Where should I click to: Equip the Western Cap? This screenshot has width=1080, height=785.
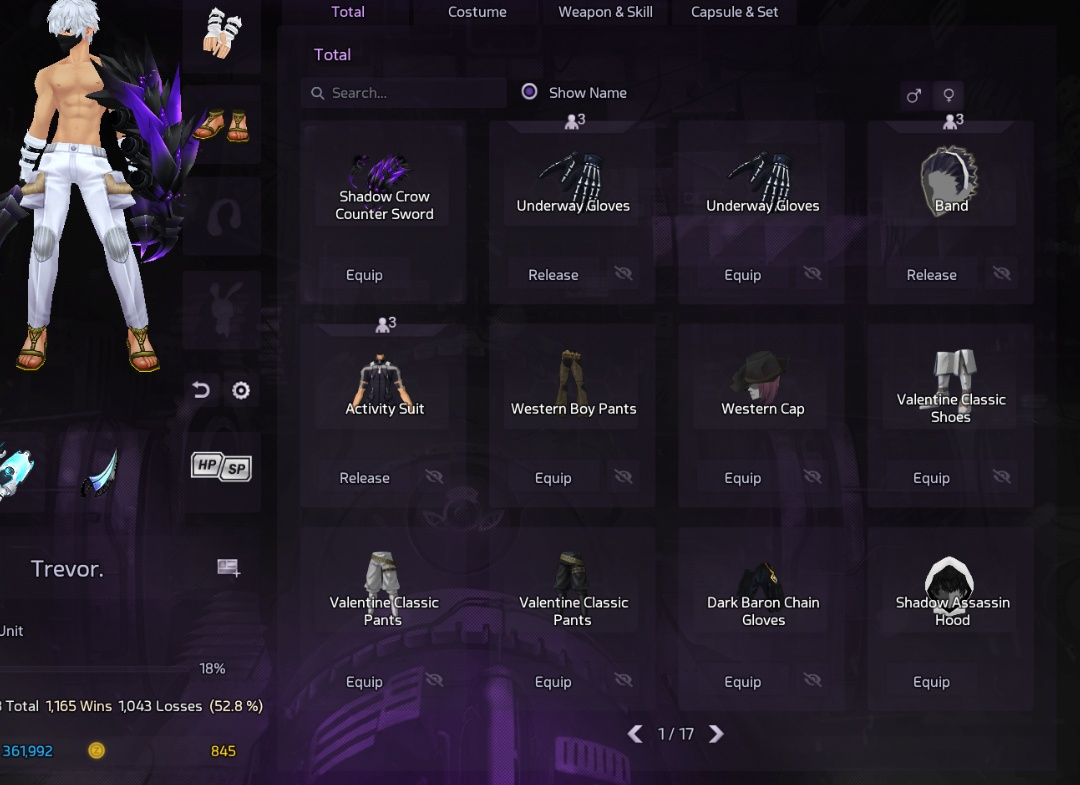point(742,478)
